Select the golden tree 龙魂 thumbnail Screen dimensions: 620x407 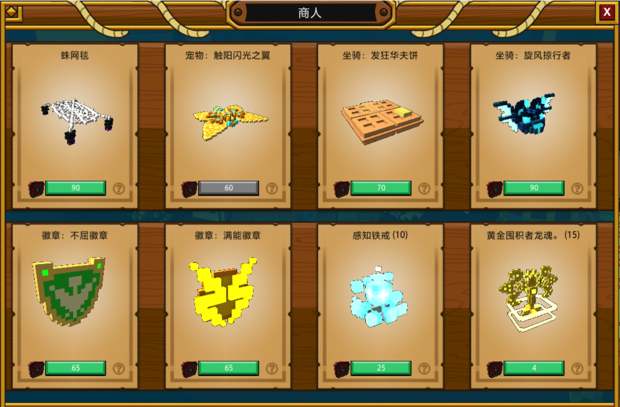click(531, 297)
